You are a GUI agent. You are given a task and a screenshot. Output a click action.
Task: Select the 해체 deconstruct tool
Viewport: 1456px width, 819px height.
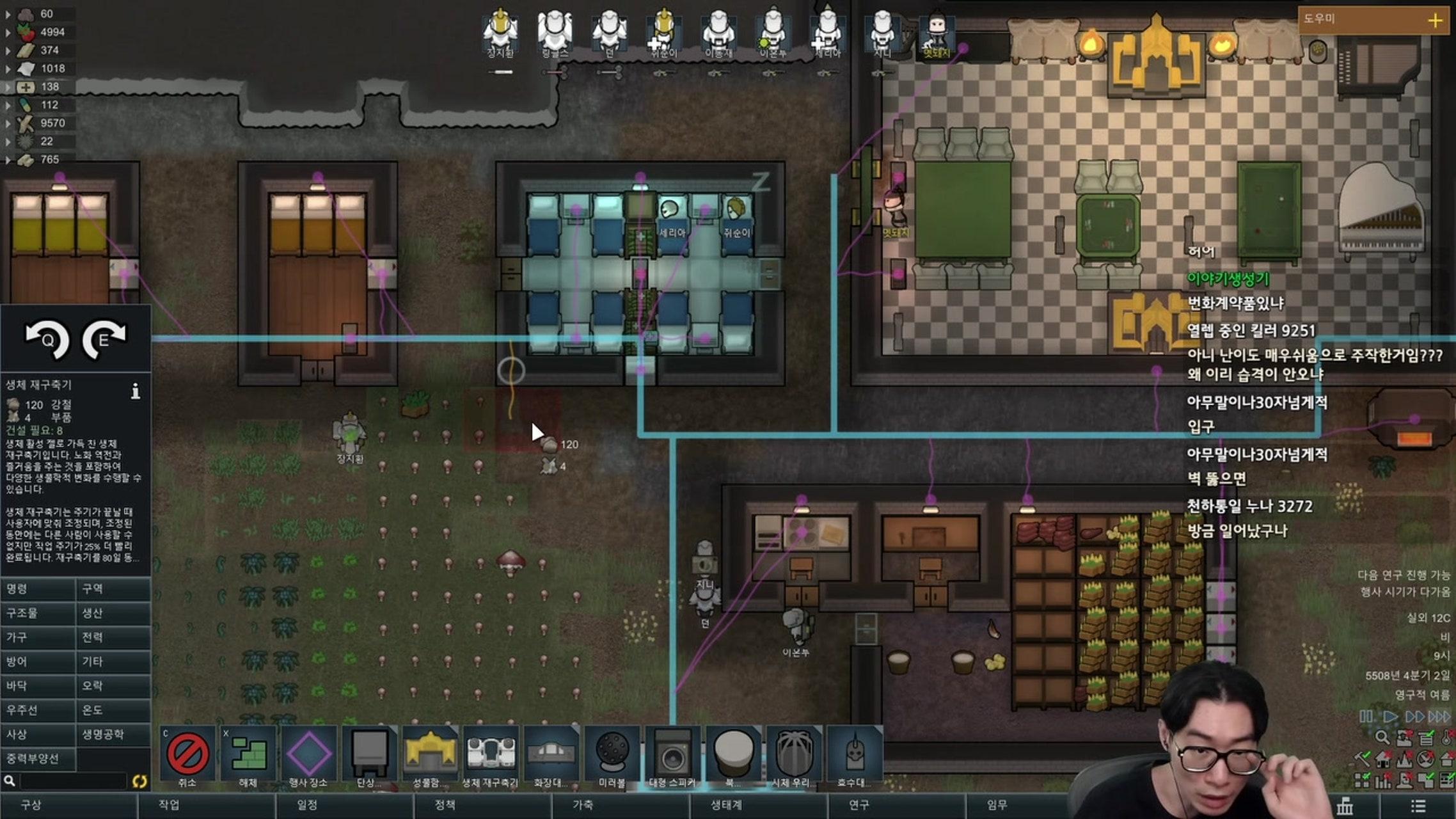click(249, 756)
